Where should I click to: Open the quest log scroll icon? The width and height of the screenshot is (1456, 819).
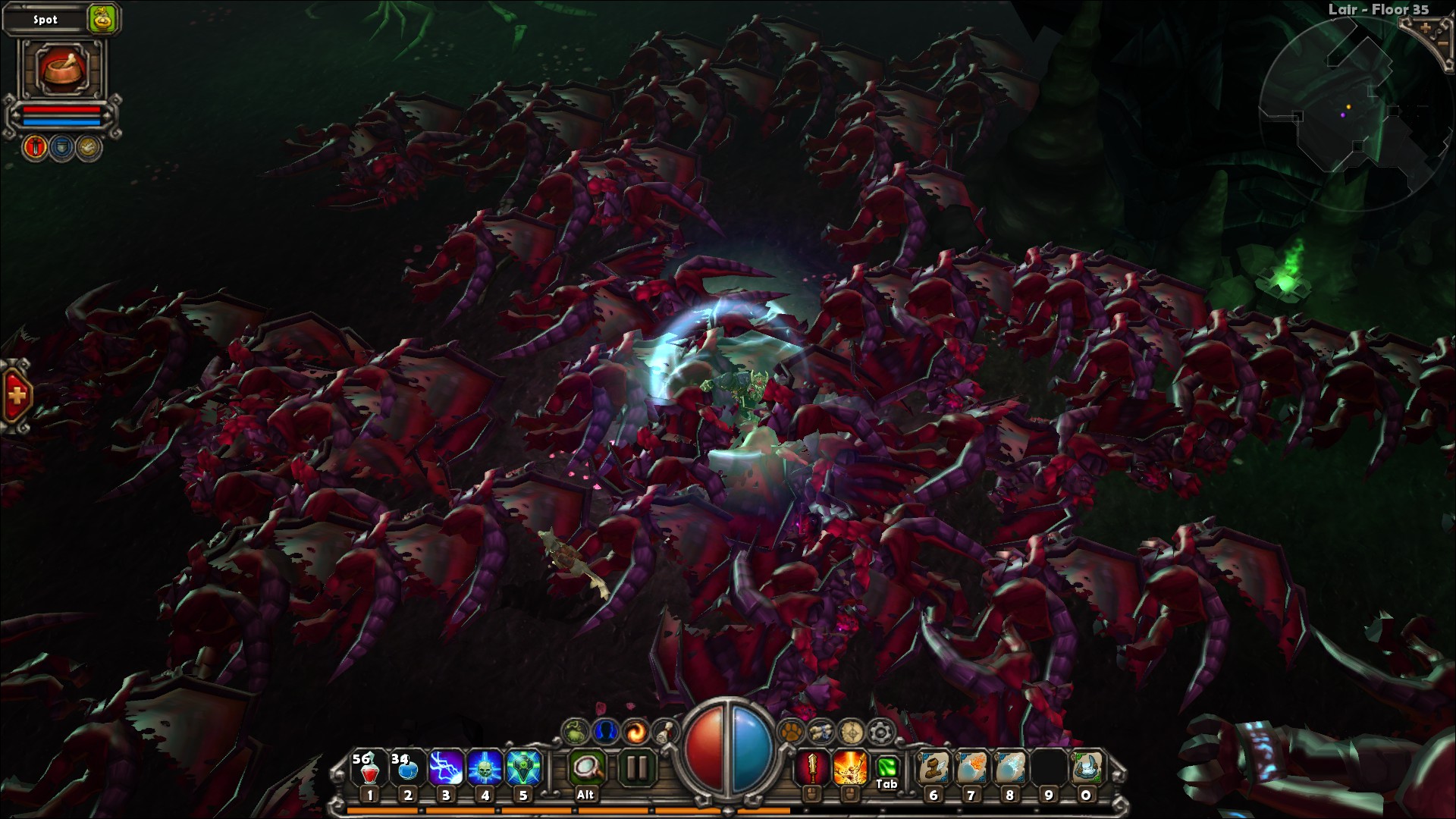click(666, 733)
